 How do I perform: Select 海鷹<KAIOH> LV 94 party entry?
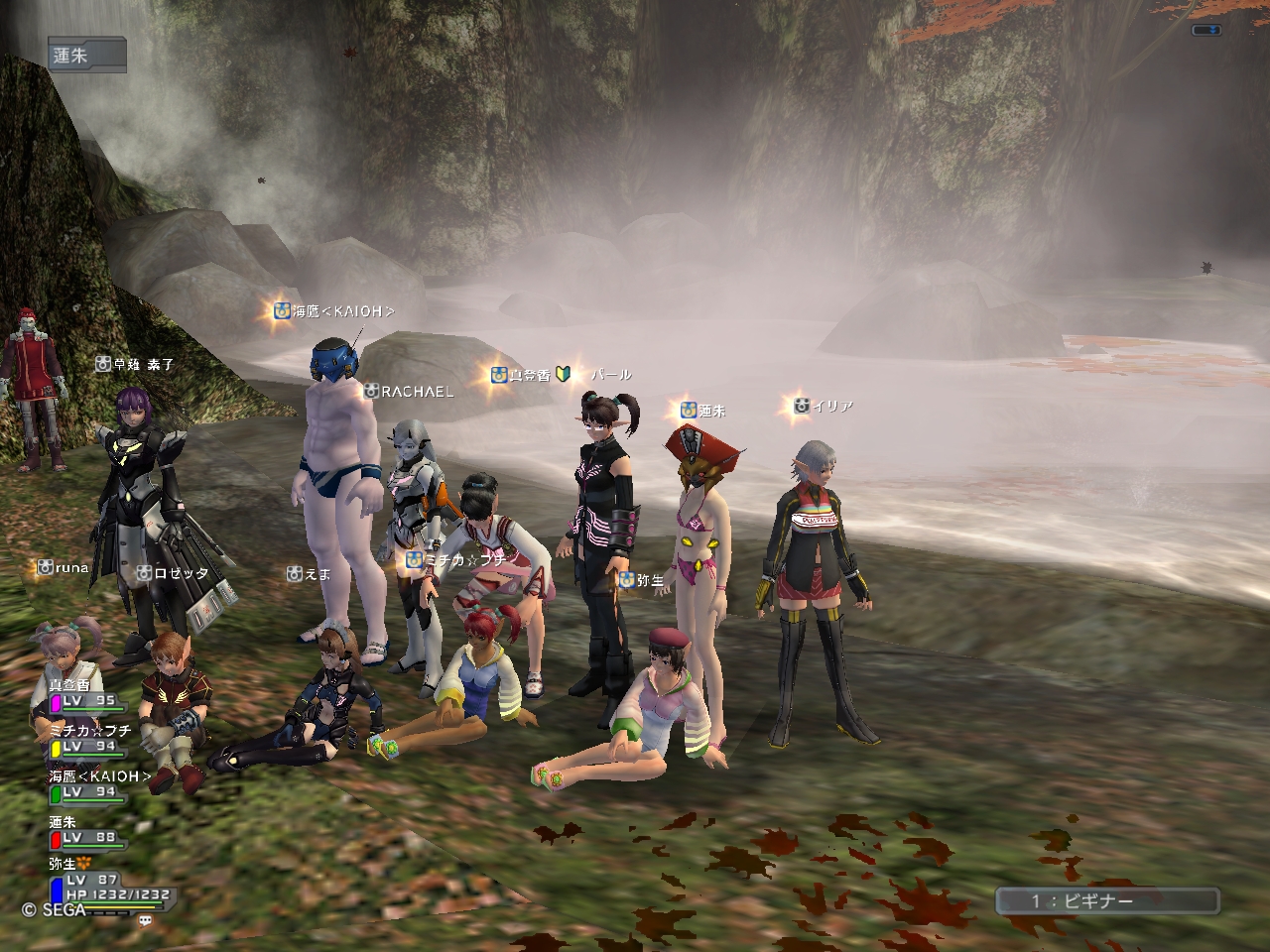(97, 784)
